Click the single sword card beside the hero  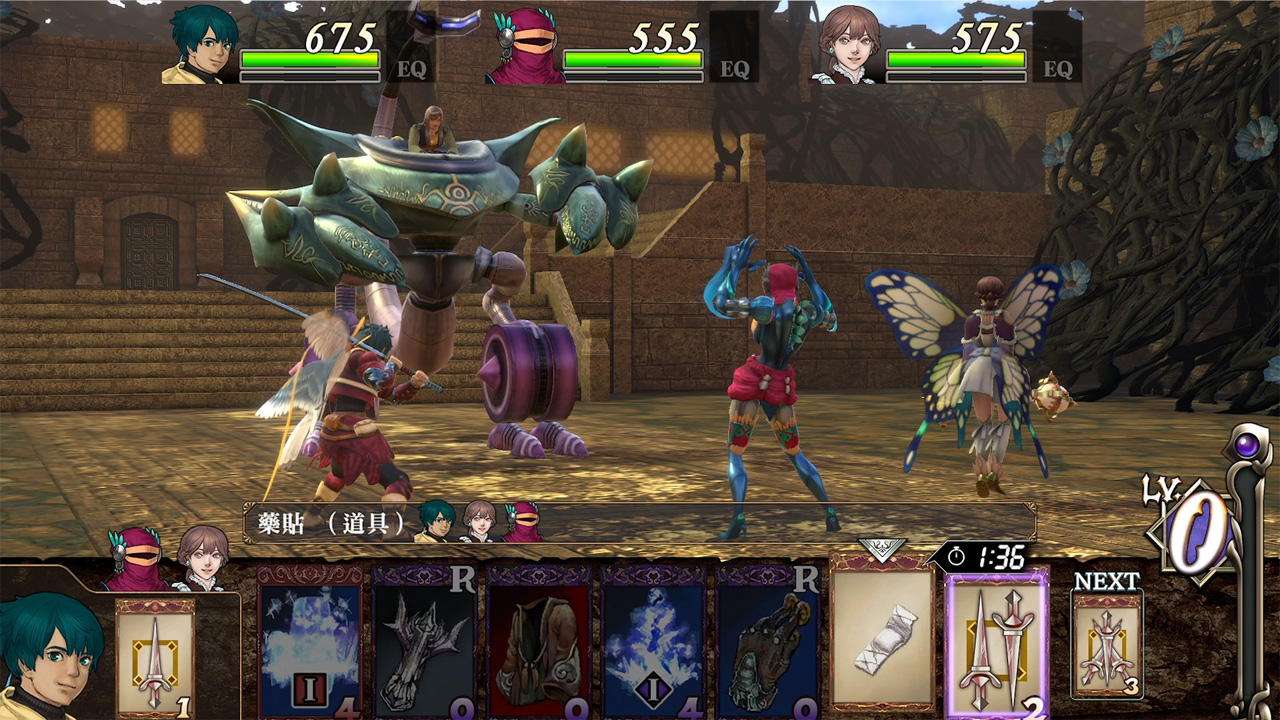point(155,657)
